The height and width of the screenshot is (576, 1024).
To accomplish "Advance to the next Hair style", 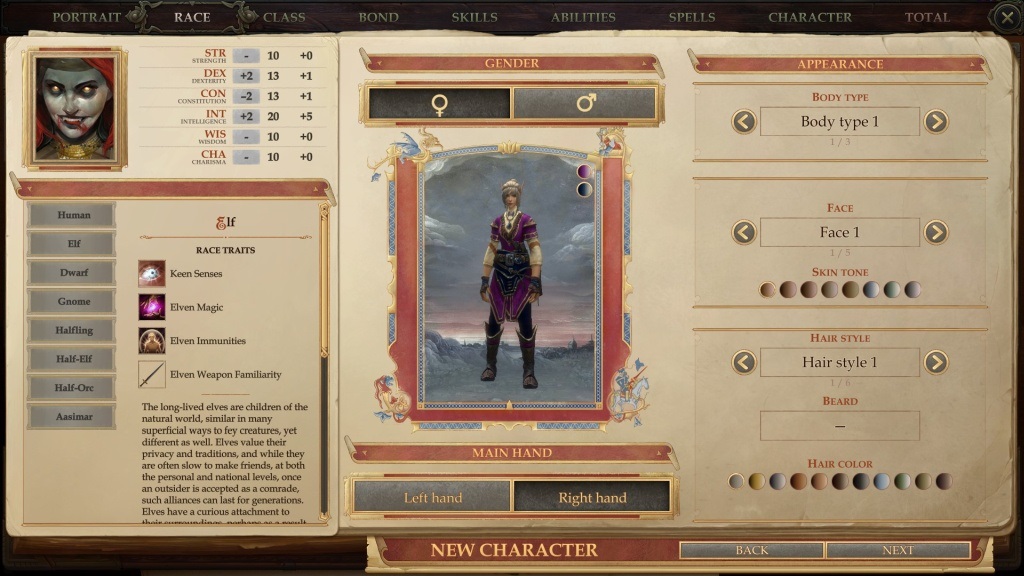I will point(935,362).
